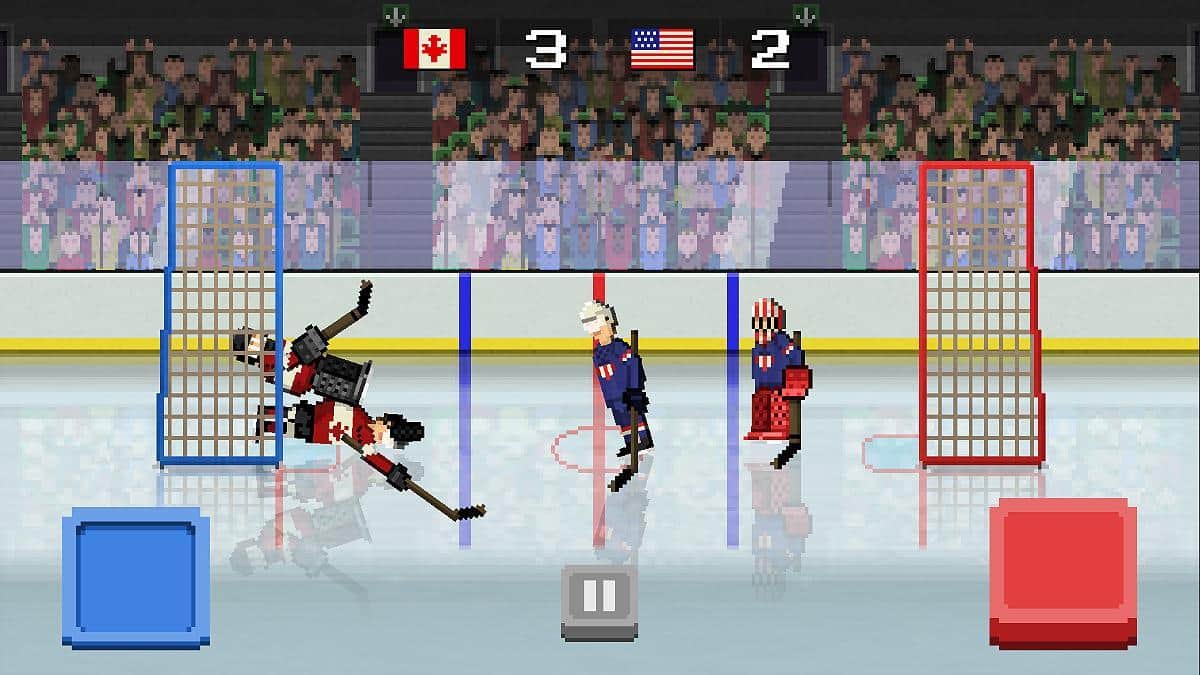
Task: Tap the big blue control button
Action: pyautogui.click(x=136, y=575)
